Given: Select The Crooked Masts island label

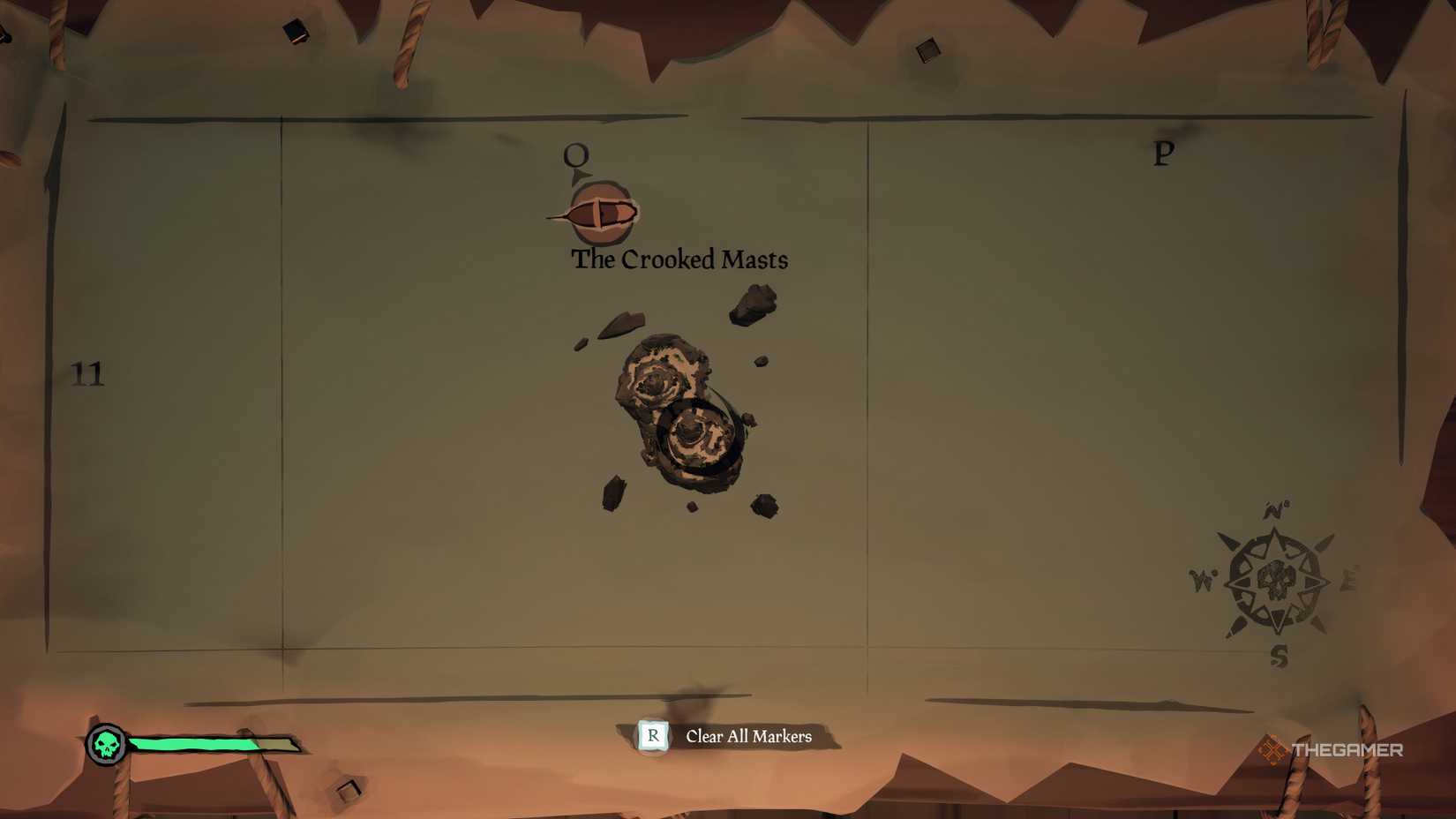Looking at the screenshot, I should 679,259.
